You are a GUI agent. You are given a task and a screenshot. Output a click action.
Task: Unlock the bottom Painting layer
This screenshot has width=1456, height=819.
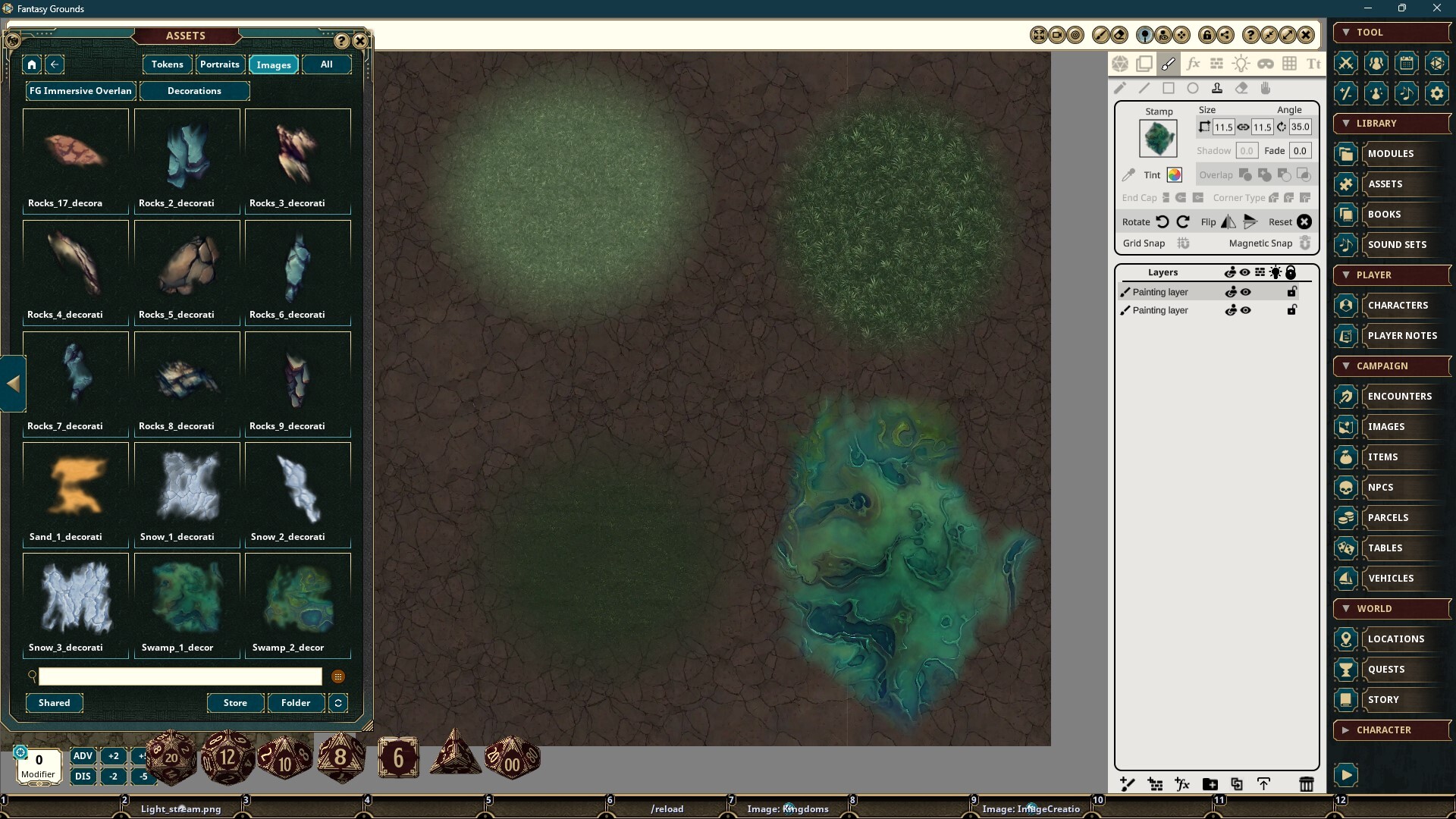point(1291,310)
